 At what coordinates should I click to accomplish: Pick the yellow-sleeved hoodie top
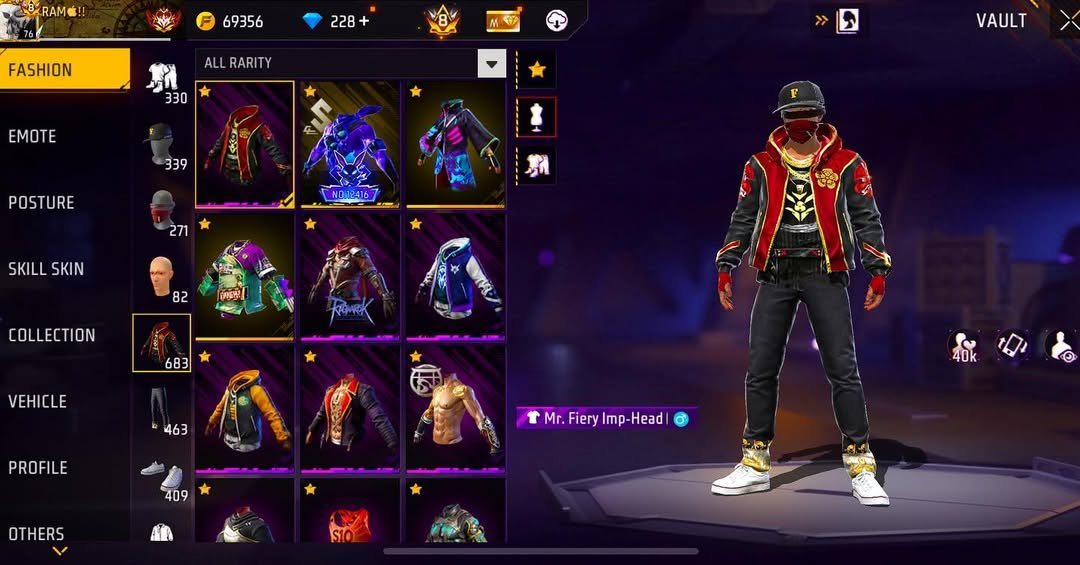[x=245, y=408]
